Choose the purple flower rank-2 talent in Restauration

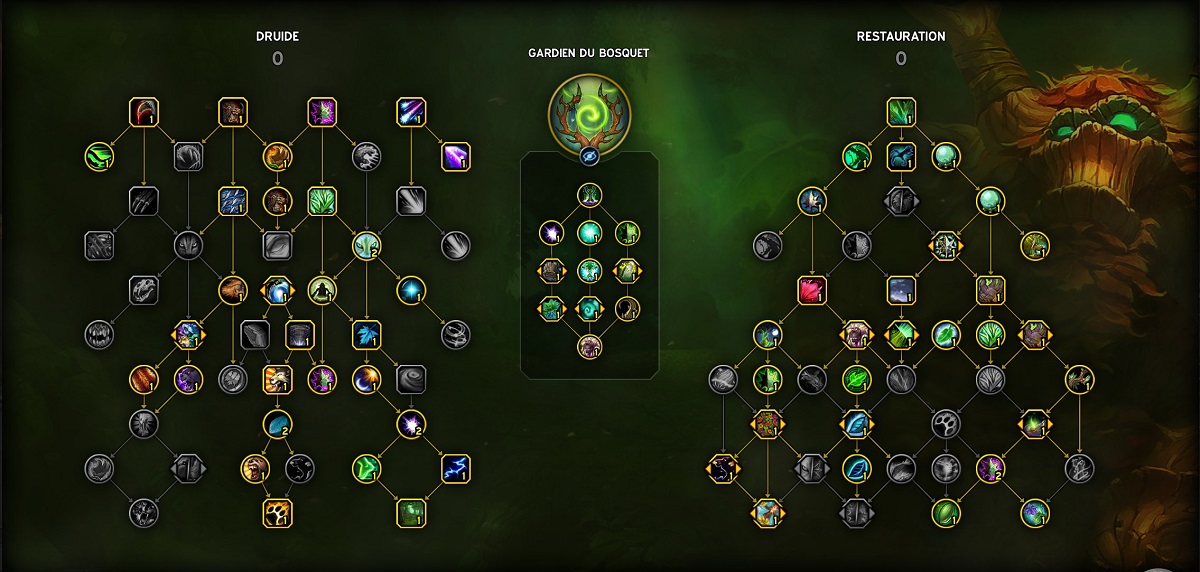point(990,467)
